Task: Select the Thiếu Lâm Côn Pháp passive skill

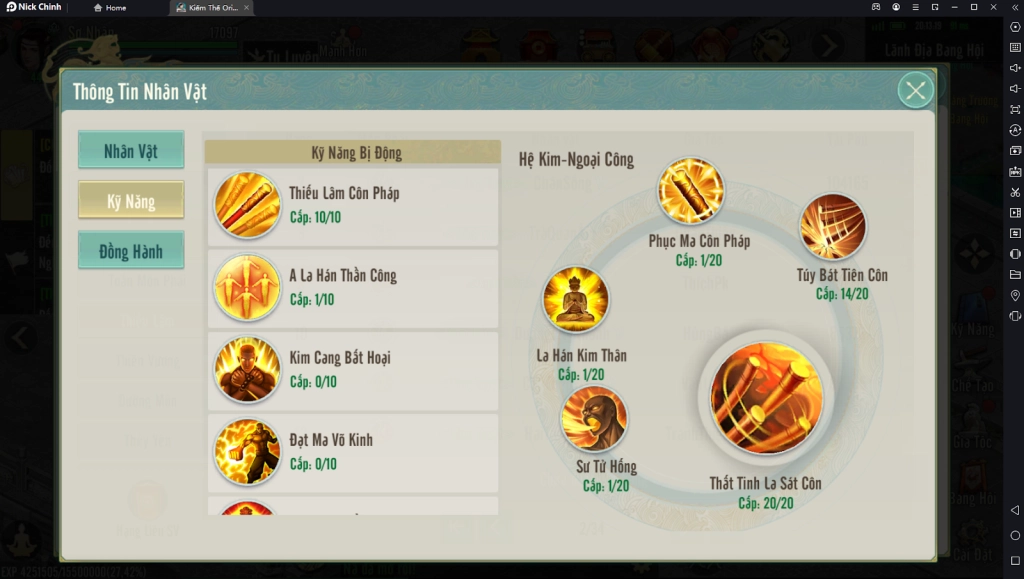Action: coord(352,205)
